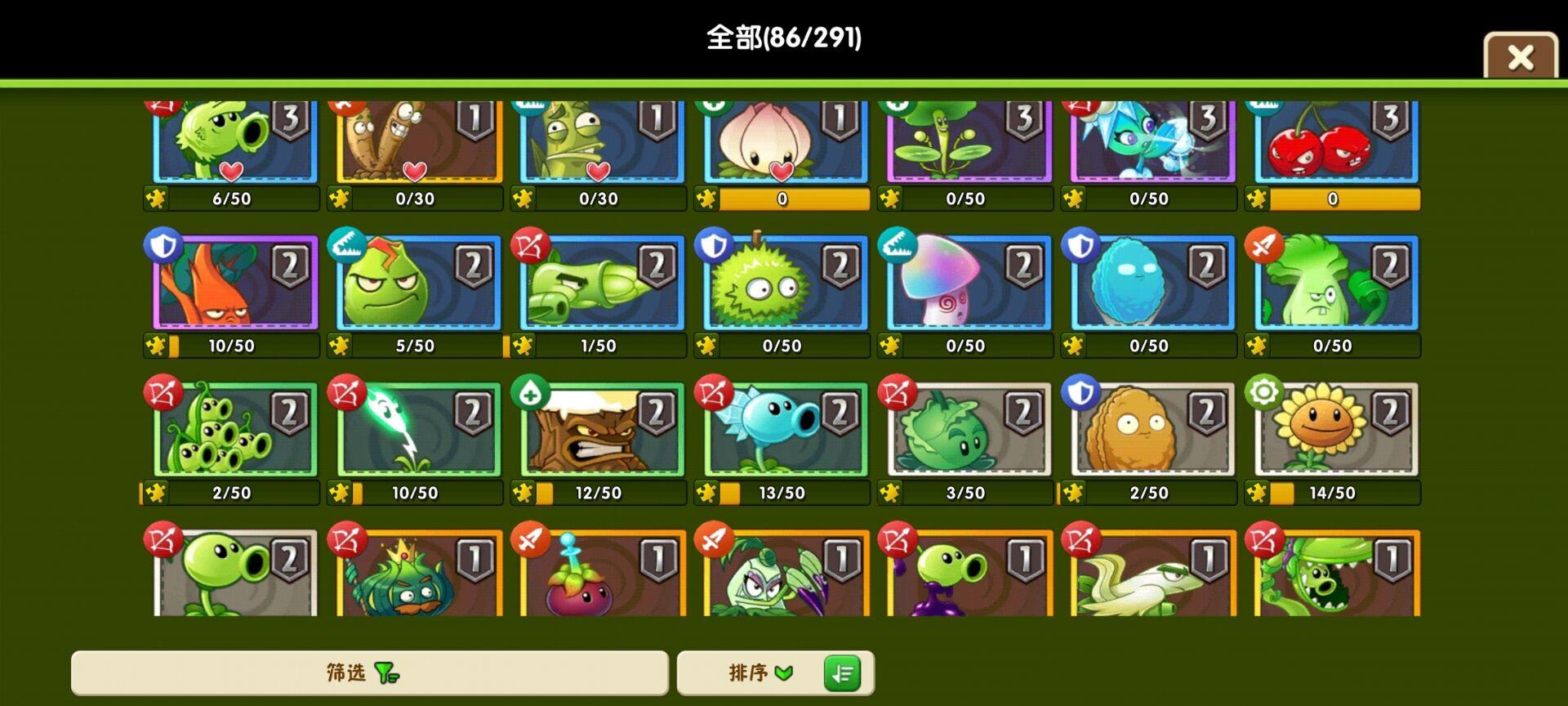Click the 排序 sort button
This screenshot has width=1568, height=706.
pos(751,672)
